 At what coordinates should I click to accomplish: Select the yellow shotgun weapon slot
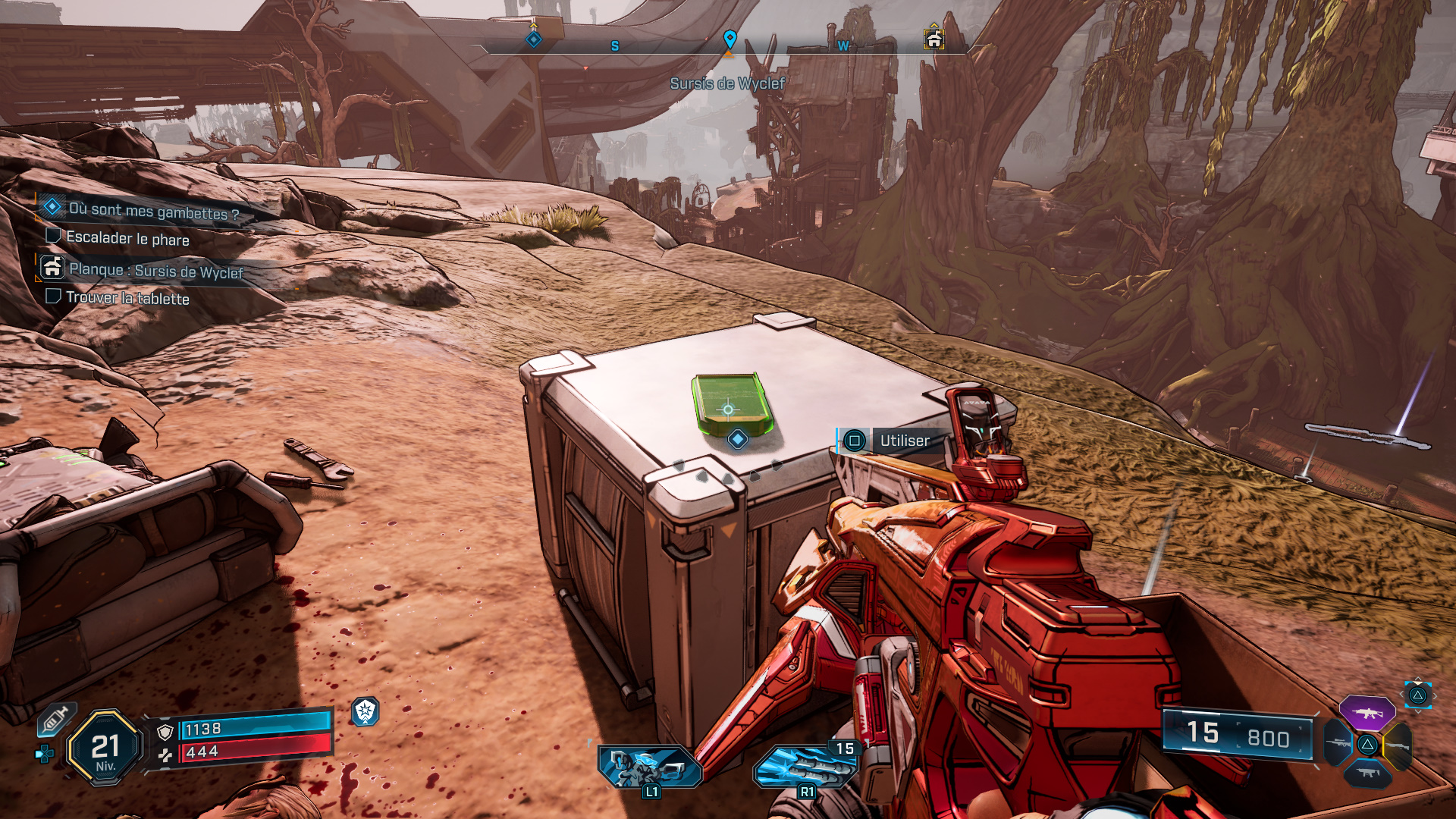[x=1397, y=745]
